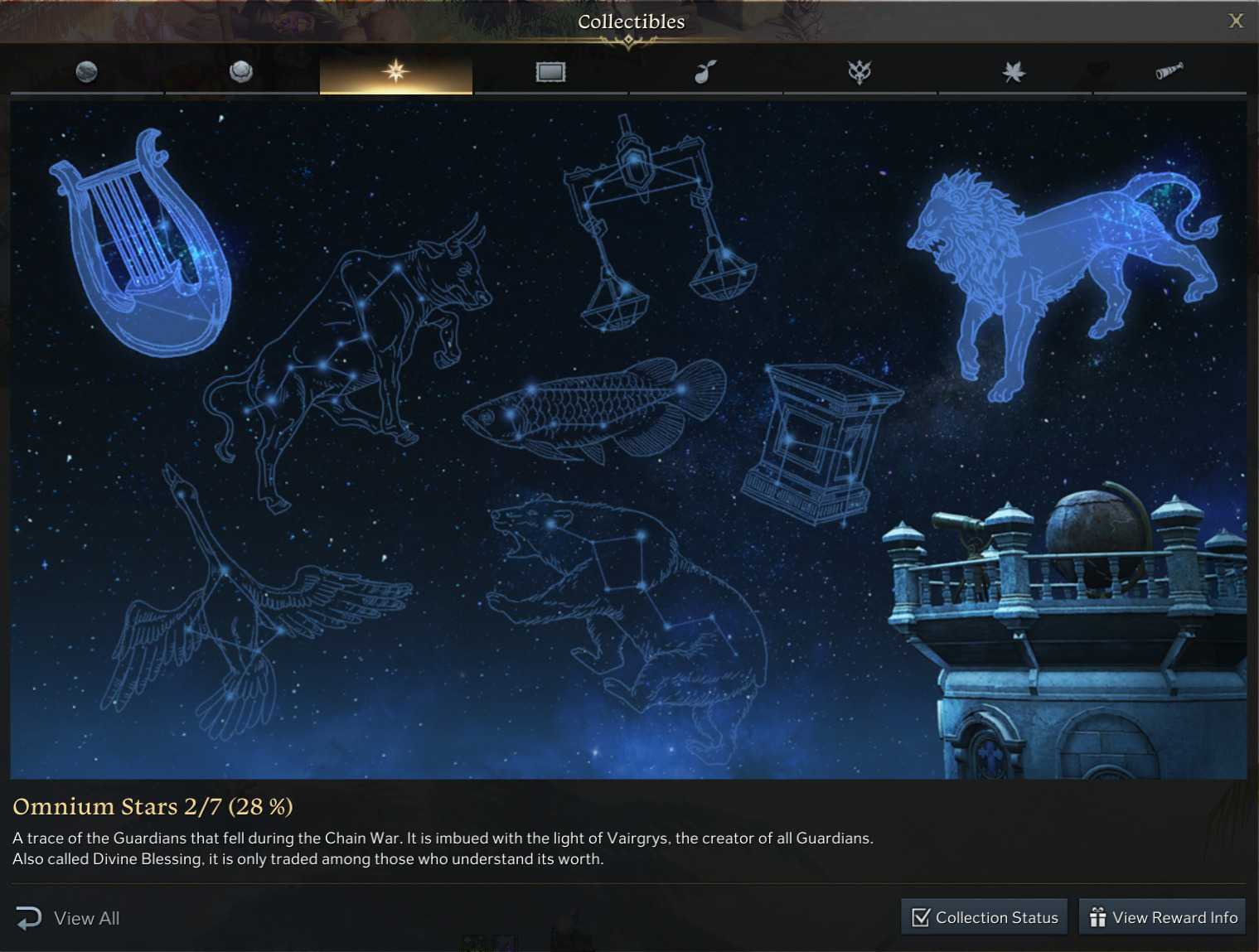Select the glowing lyre constellation
This screenshot has height=952, width=1259.
(141, 249)
